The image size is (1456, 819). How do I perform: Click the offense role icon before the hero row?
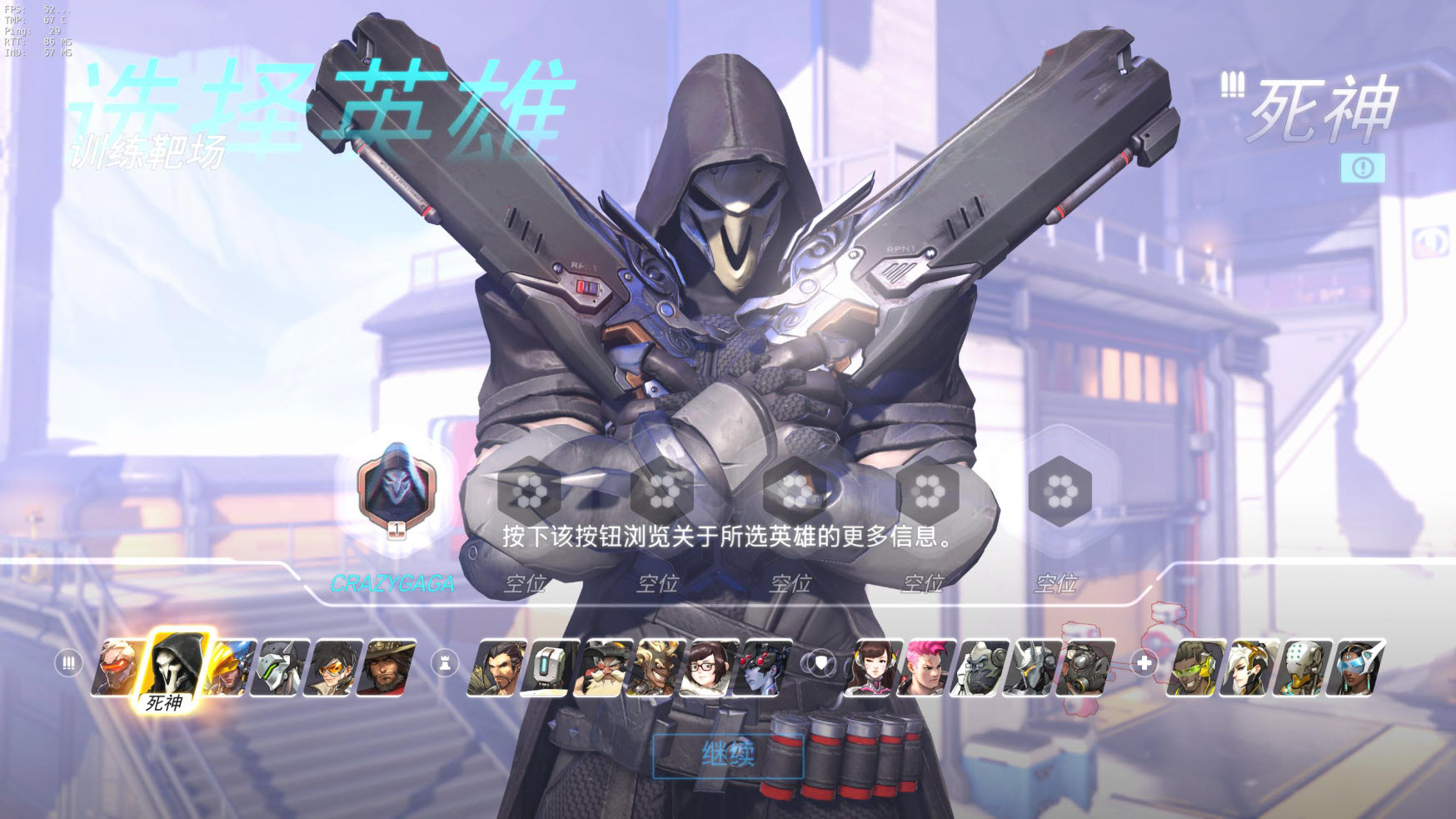pyautogui.click(x=67, y=664)
